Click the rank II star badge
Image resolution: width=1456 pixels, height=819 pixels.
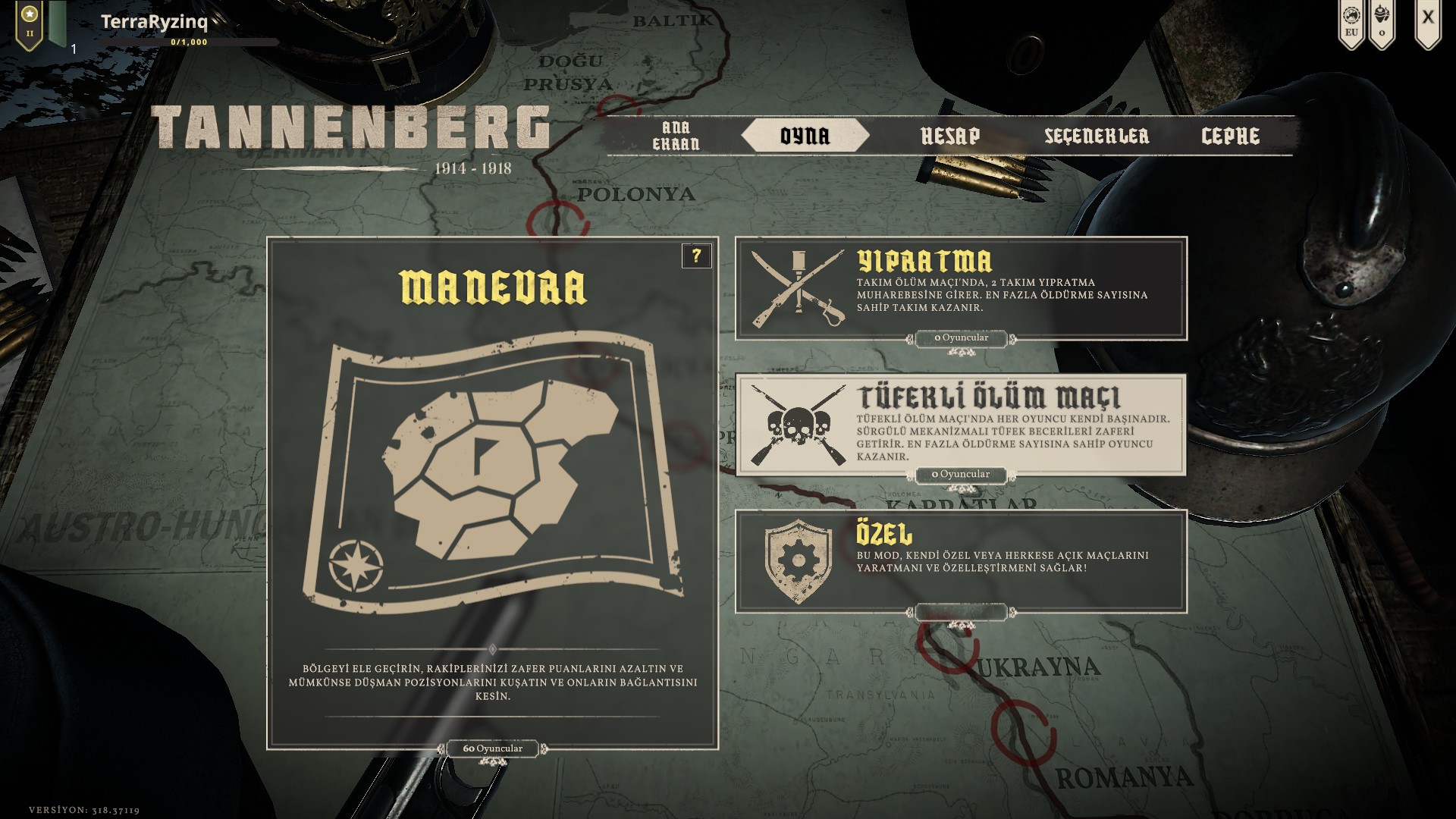(30, 23)
